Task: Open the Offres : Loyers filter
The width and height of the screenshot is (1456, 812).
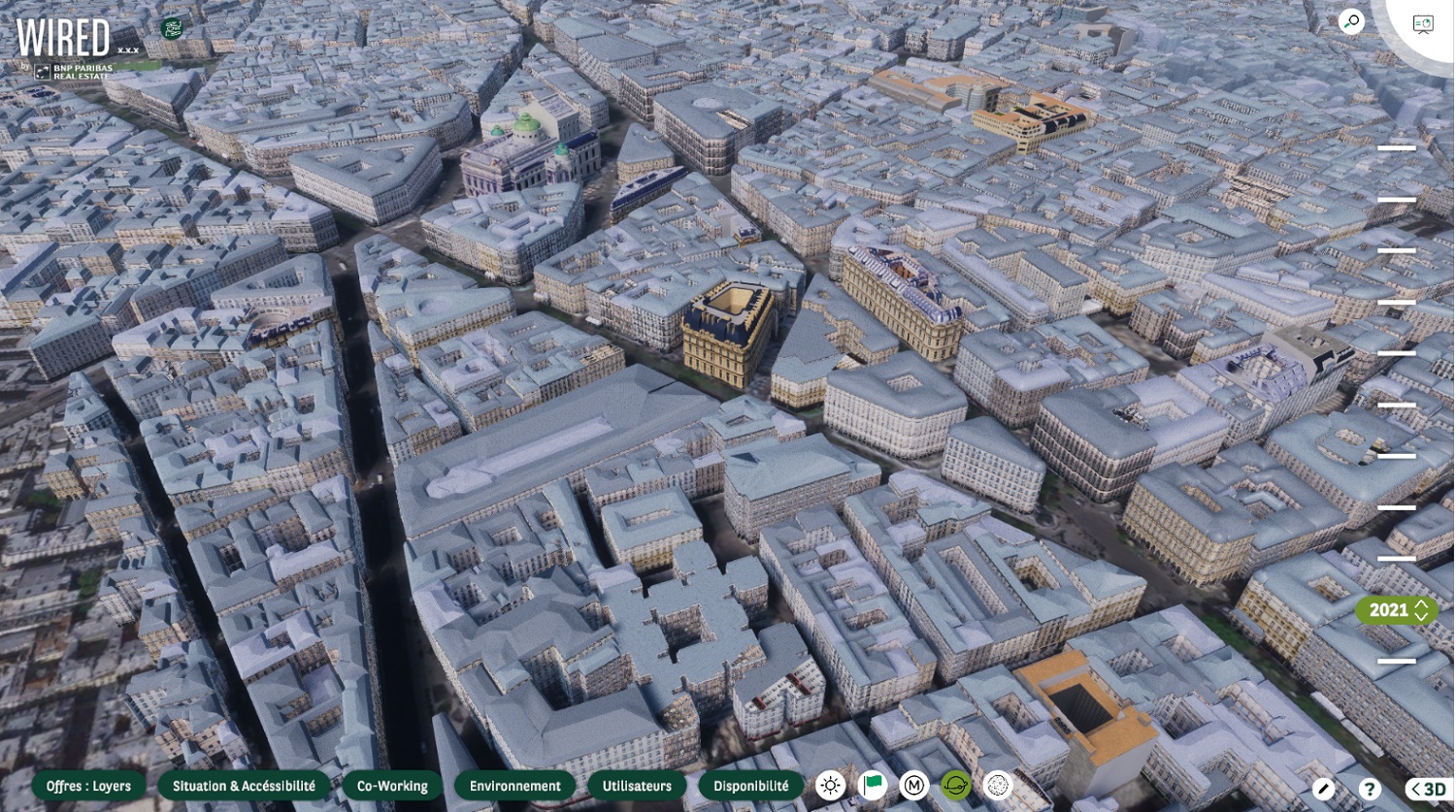Action: (88, 786)
